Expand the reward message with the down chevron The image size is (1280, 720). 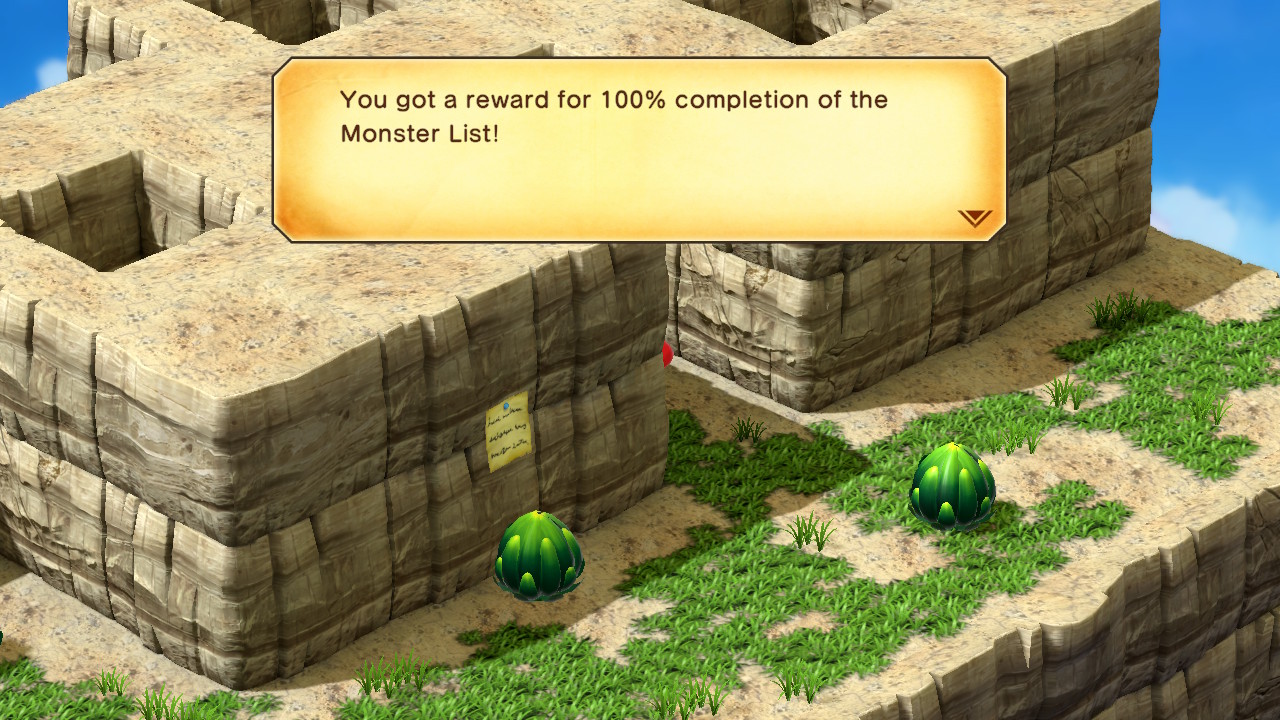tap(975, 218)
